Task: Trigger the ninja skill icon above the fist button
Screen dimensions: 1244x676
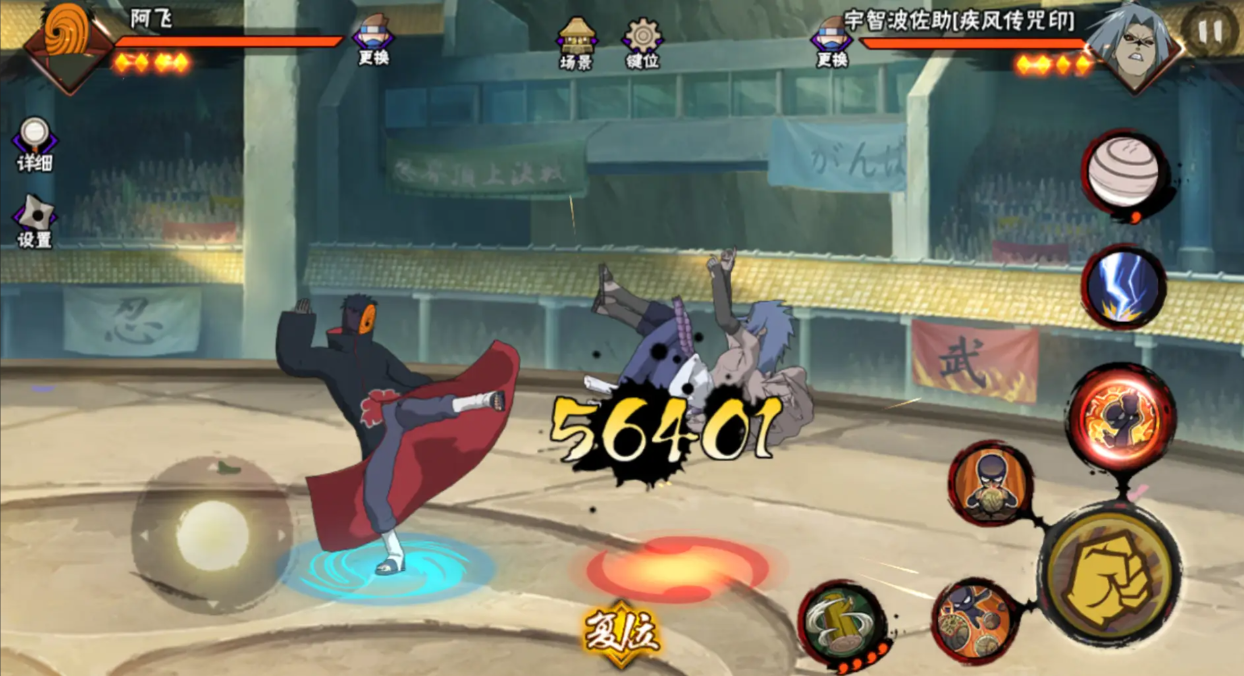Action: pos(990,484)
